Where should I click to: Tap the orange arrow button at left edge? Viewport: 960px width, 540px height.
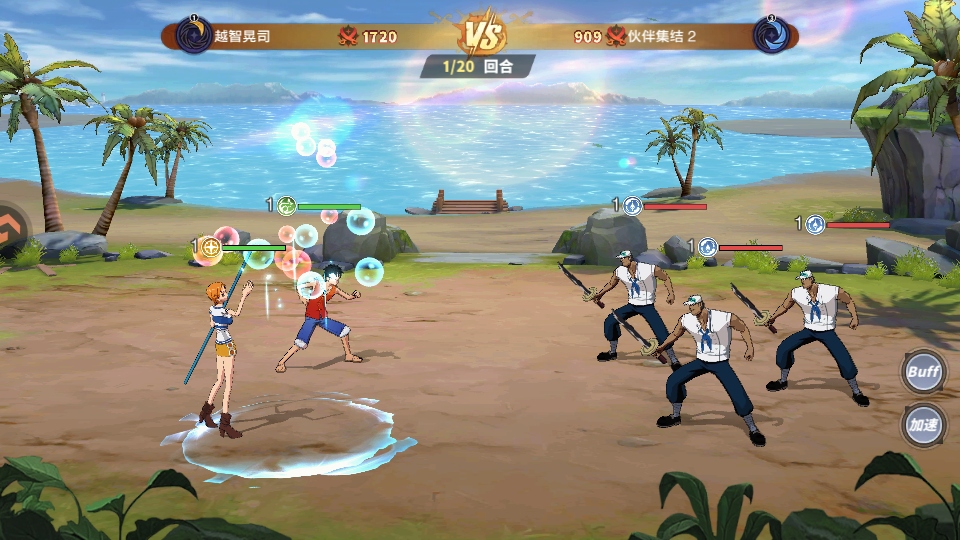(x=12, y=229)
